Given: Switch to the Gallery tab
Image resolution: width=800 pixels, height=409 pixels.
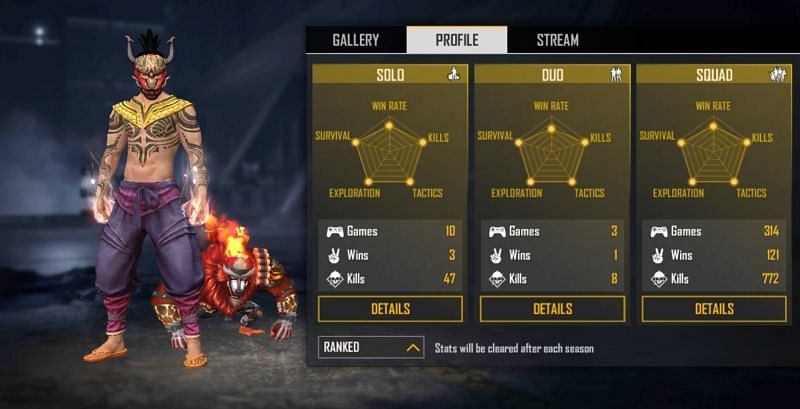Looking at the screenshot, I should click(x=355, y=40).
